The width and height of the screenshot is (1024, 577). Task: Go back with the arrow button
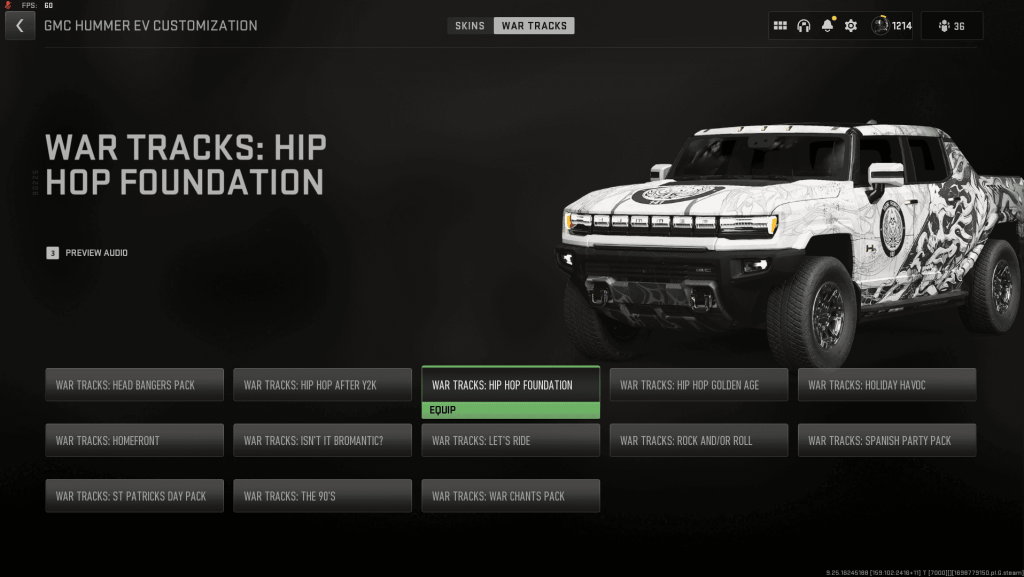(20, 26)
